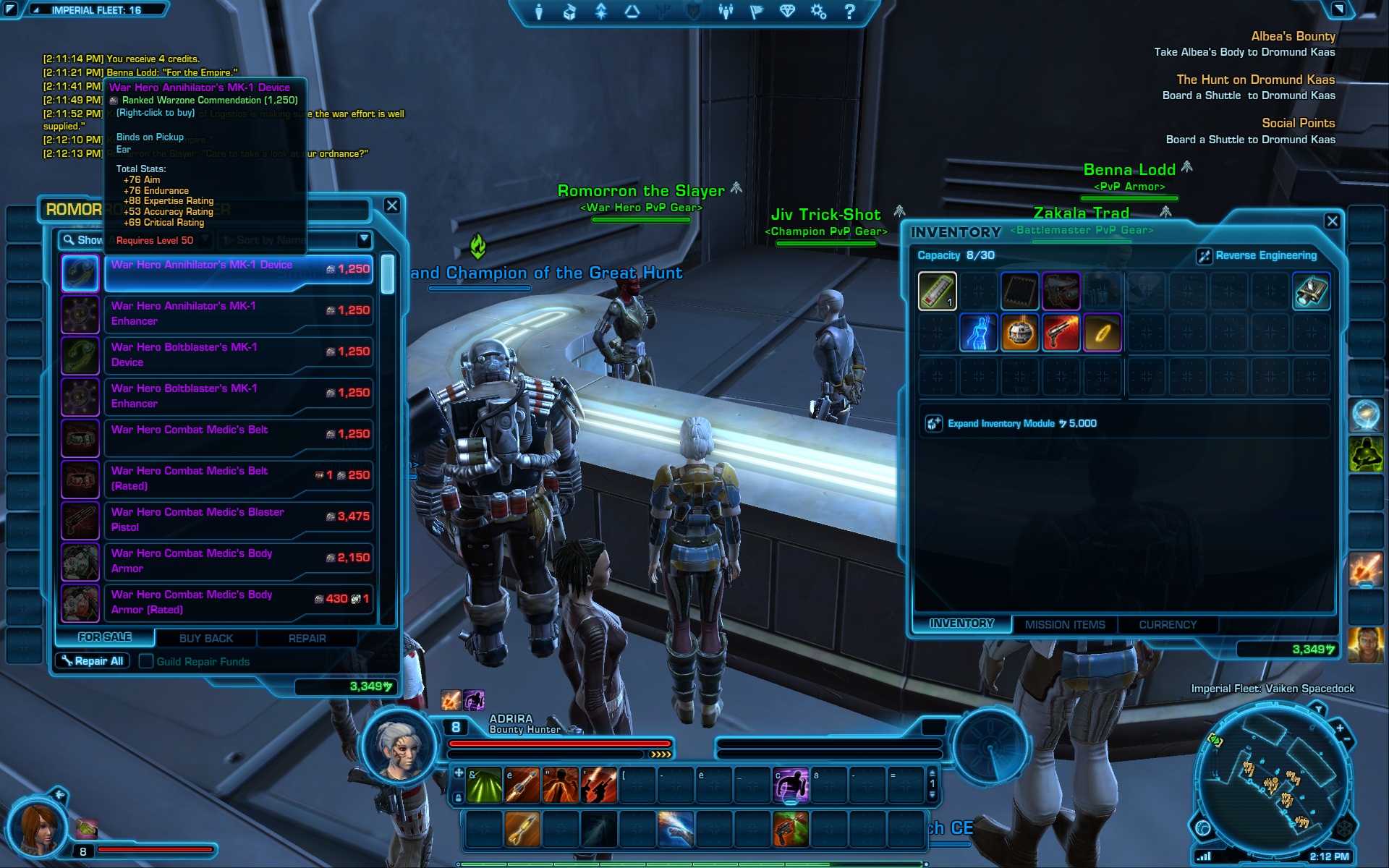This screenshot has width=1389, height=868.
Task: Open the Sort by Name dropdown
Action: click(x=364, y=239)
